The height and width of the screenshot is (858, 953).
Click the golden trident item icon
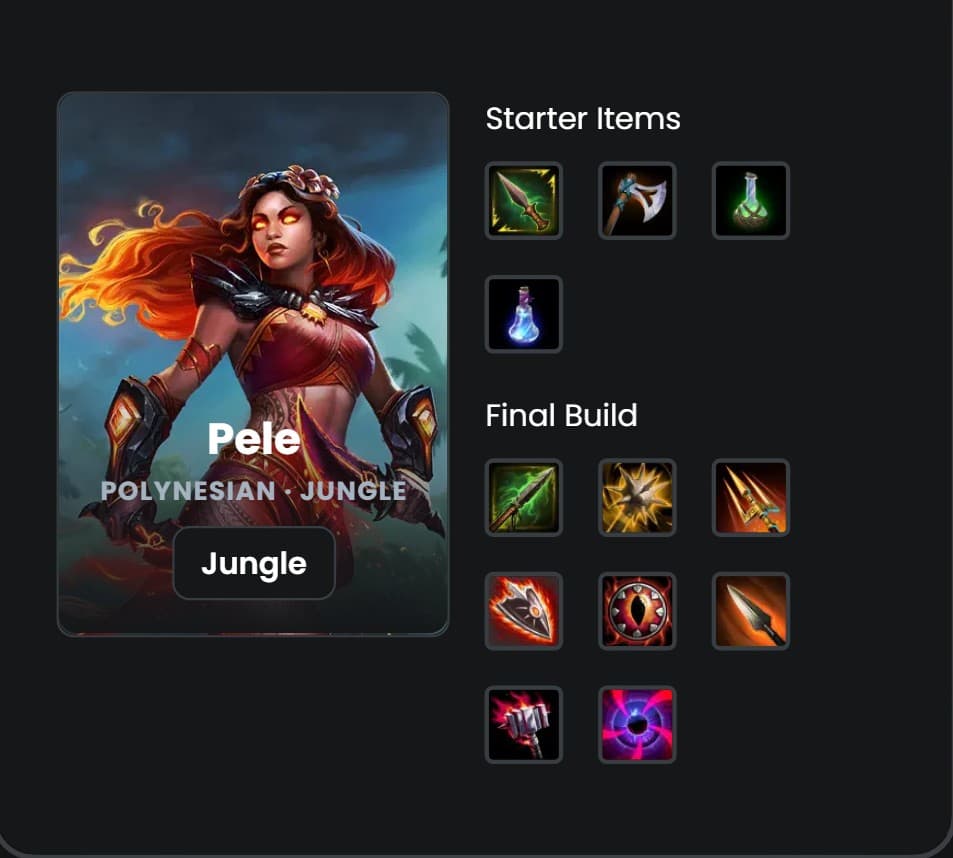751,497
